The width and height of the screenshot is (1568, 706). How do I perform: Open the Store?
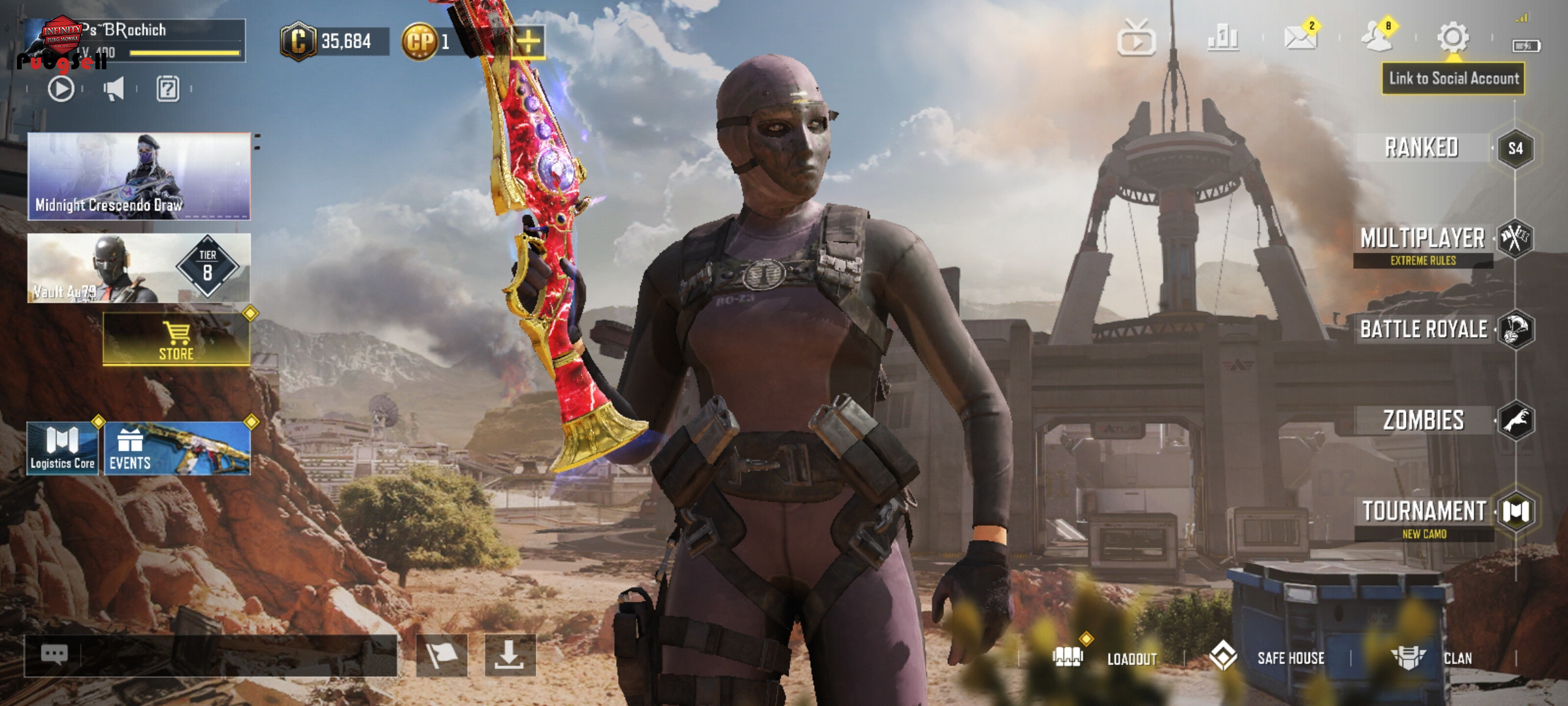click(x=176, y=340)
